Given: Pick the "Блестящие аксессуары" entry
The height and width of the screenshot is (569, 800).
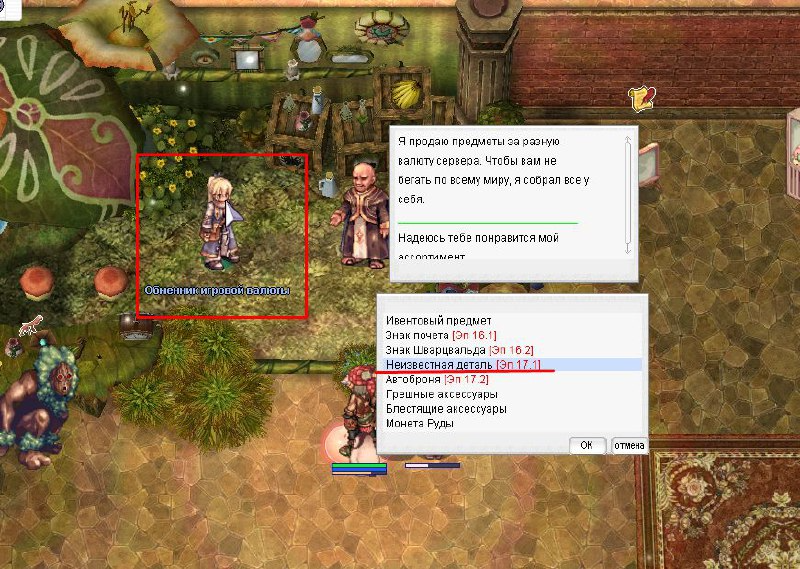Looking at the screenshot, I should click(x=446, y=409).
